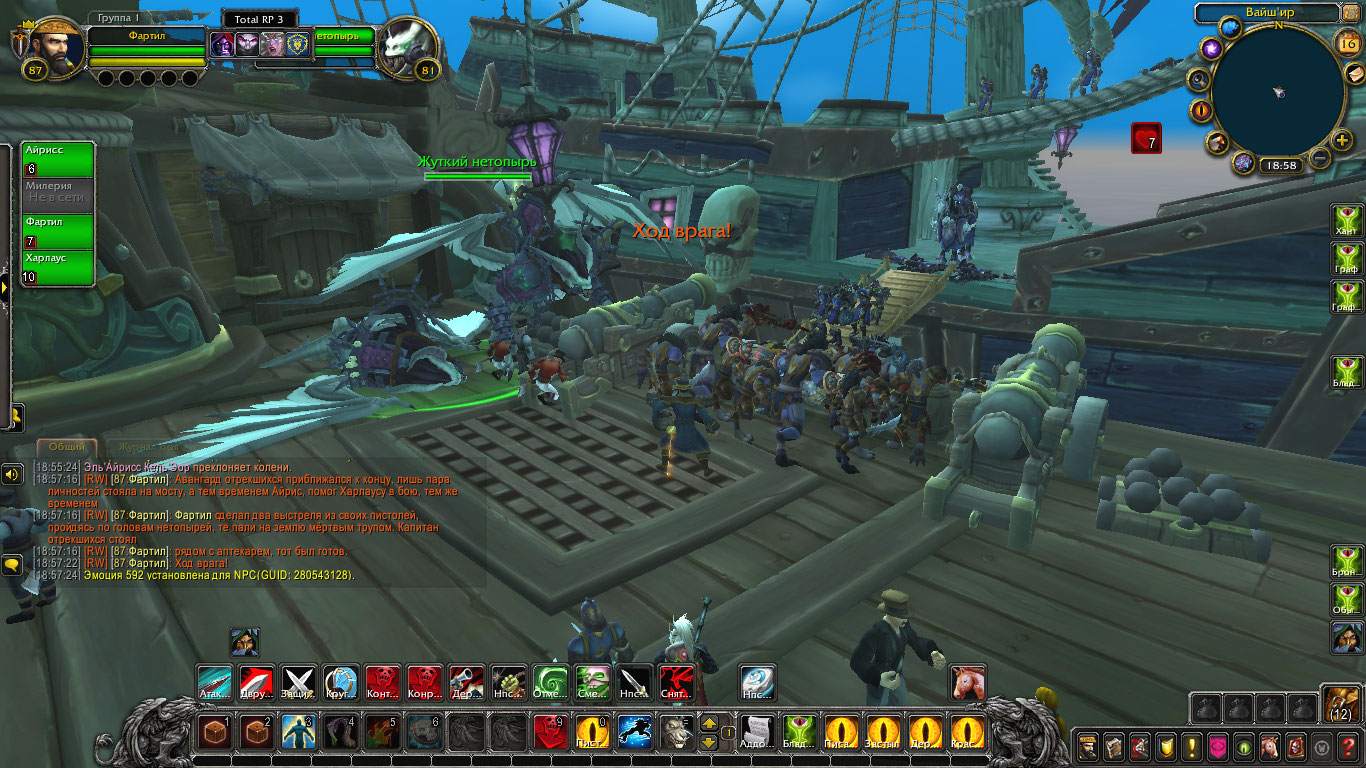1366x768 pixels.
Task: Use the green swirl Отме ability
Action: [550, 682]
